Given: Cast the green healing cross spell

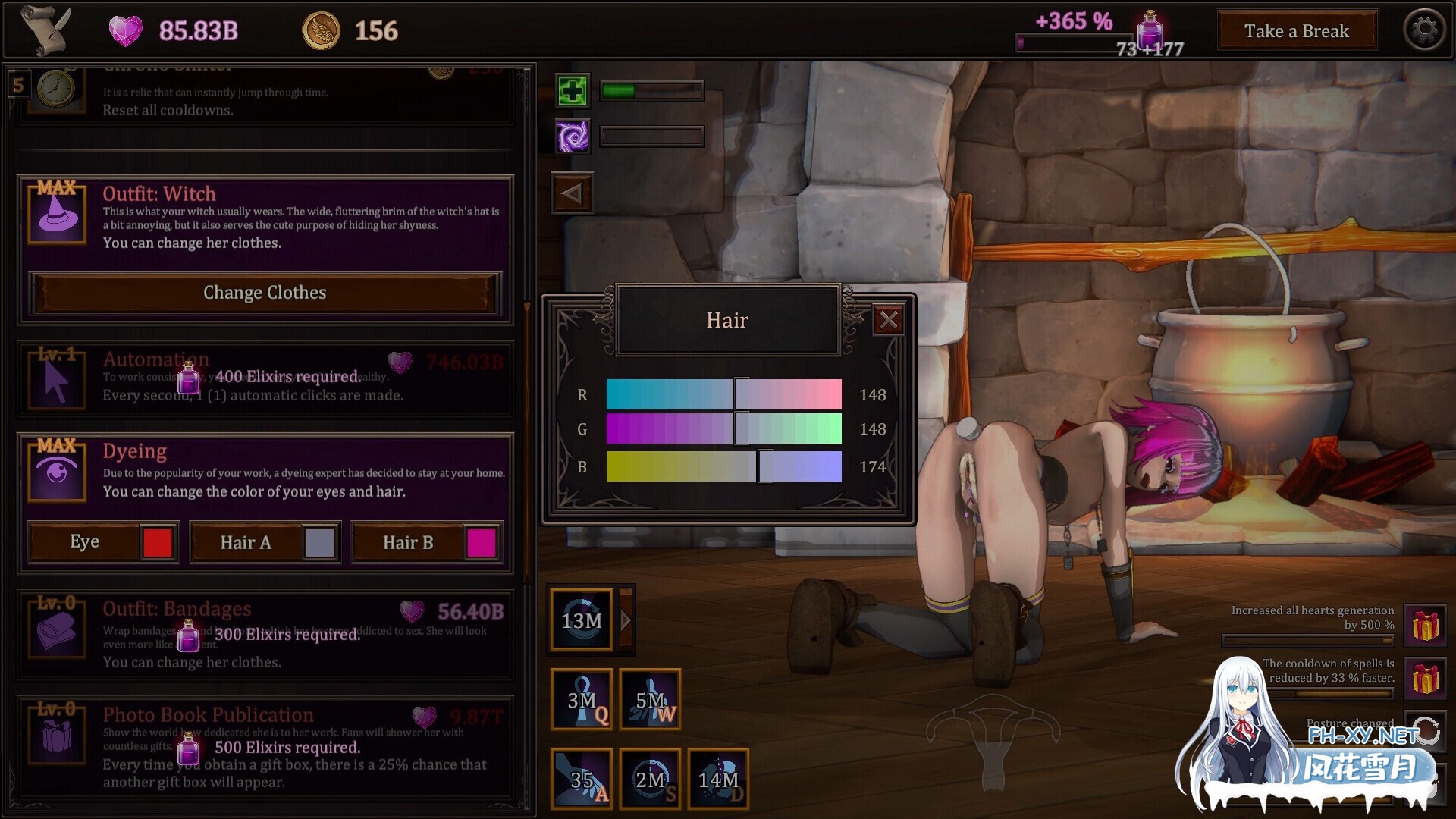Looking at the screenshot, I should point(573,90).
